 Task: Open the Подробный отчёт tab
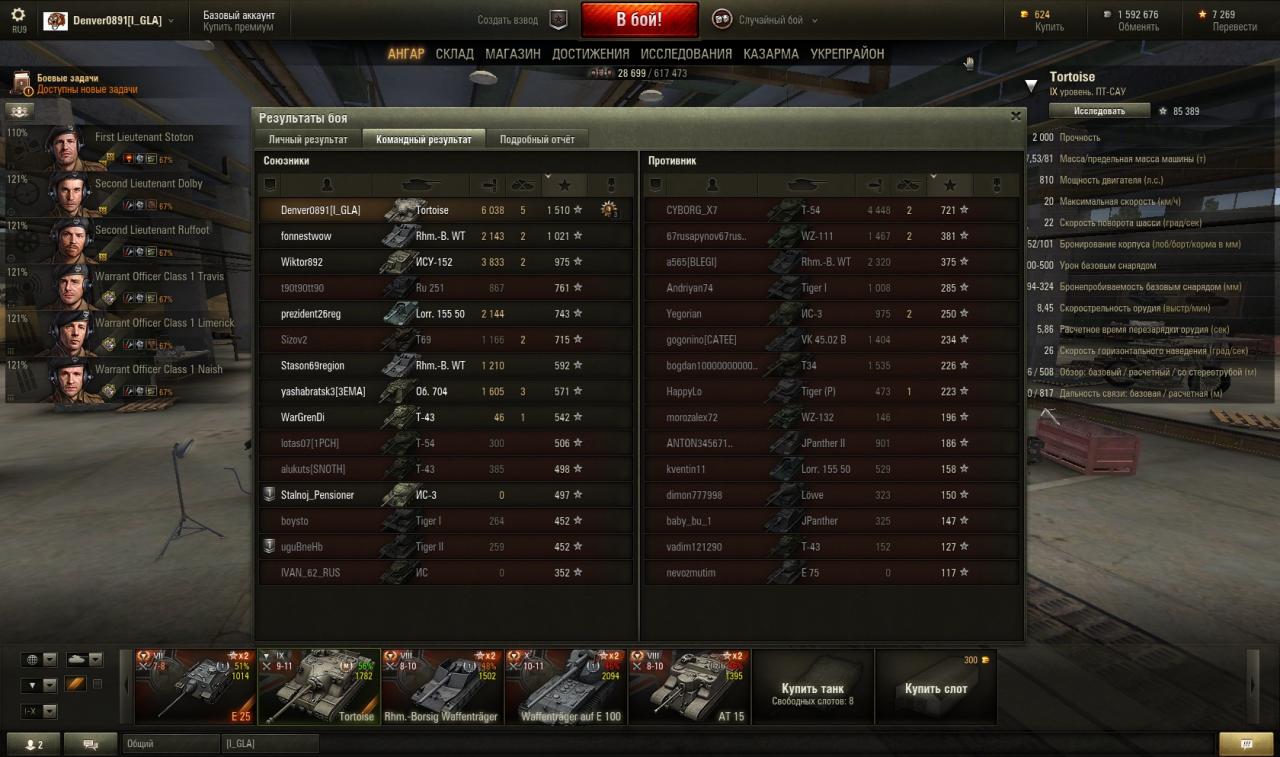click(537, 139)
